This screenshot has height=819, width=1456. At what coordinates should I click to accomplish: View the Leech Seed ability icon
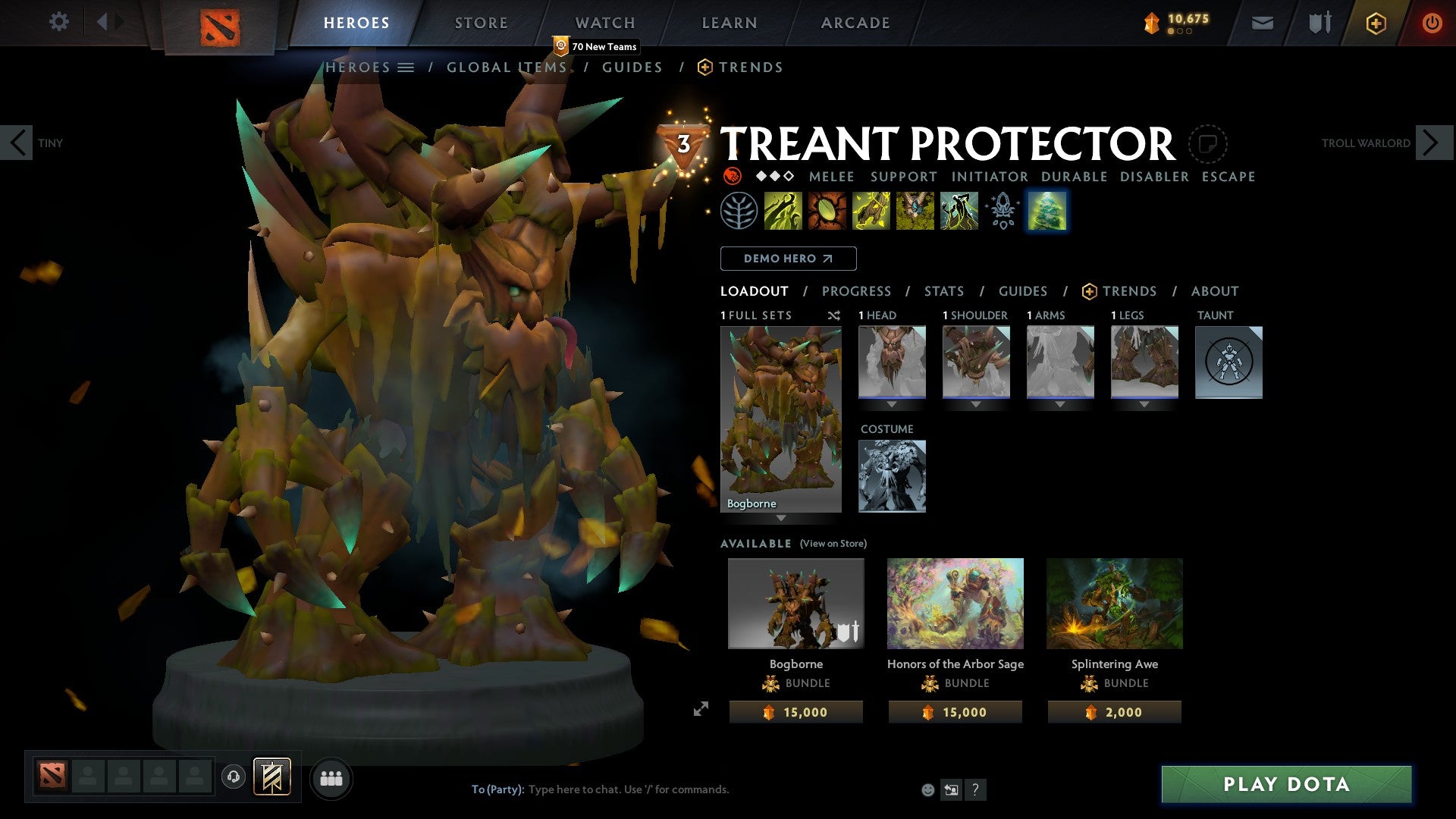pyautogui.click(x=826, y=211)
